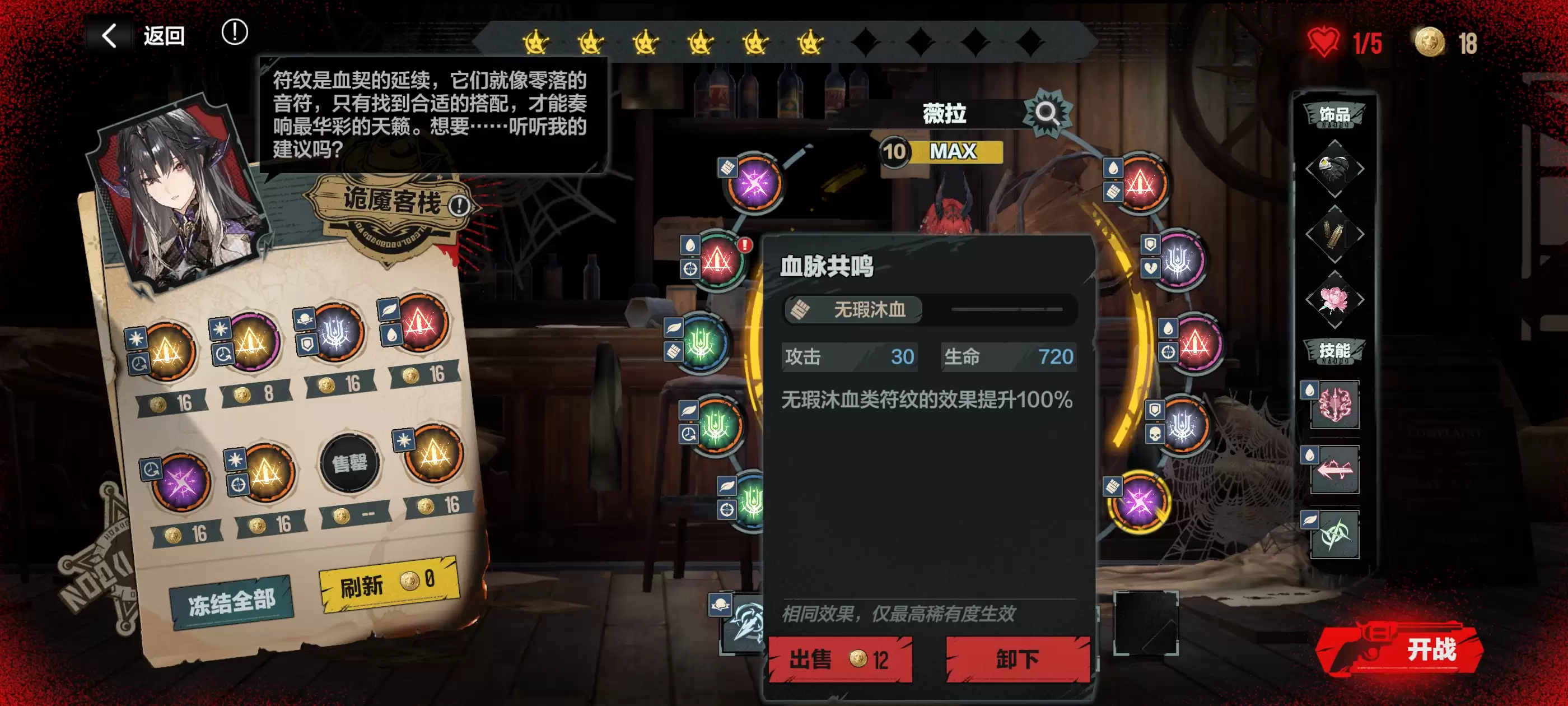The image size is (1568, 706).
Task: Sell the rune with 出售 for 12 coins
Action: tap(840, 659)
